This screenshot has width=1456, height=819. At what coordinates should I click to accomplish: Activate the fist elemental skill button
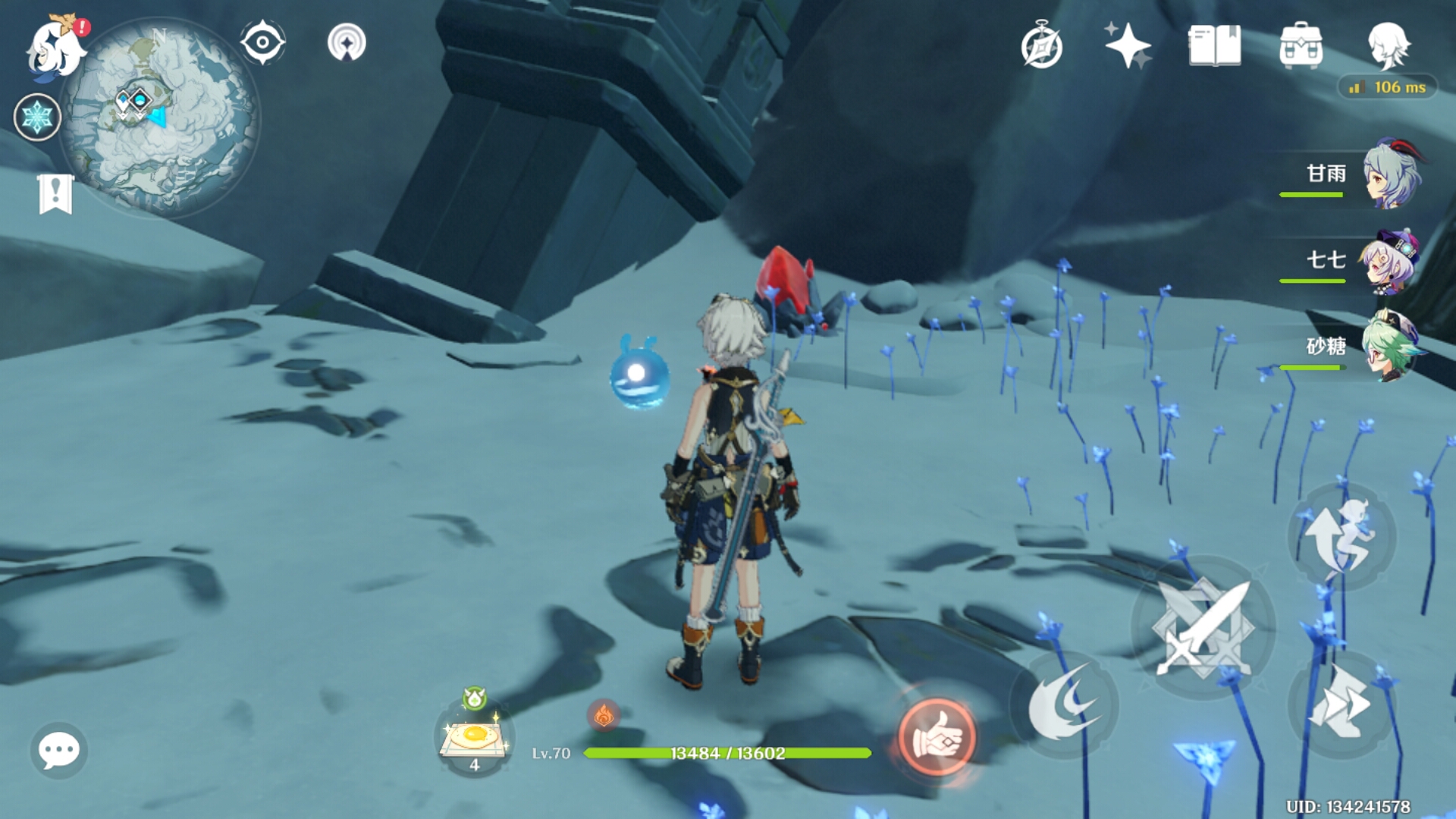click(x=936, y=737)
